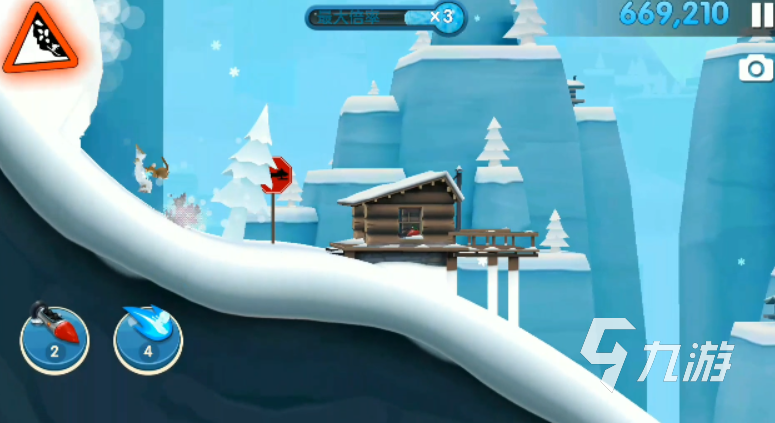The image size is (775, 423).
Task: Pause the game
Action: pyautogui.click(x=756, y=13)
